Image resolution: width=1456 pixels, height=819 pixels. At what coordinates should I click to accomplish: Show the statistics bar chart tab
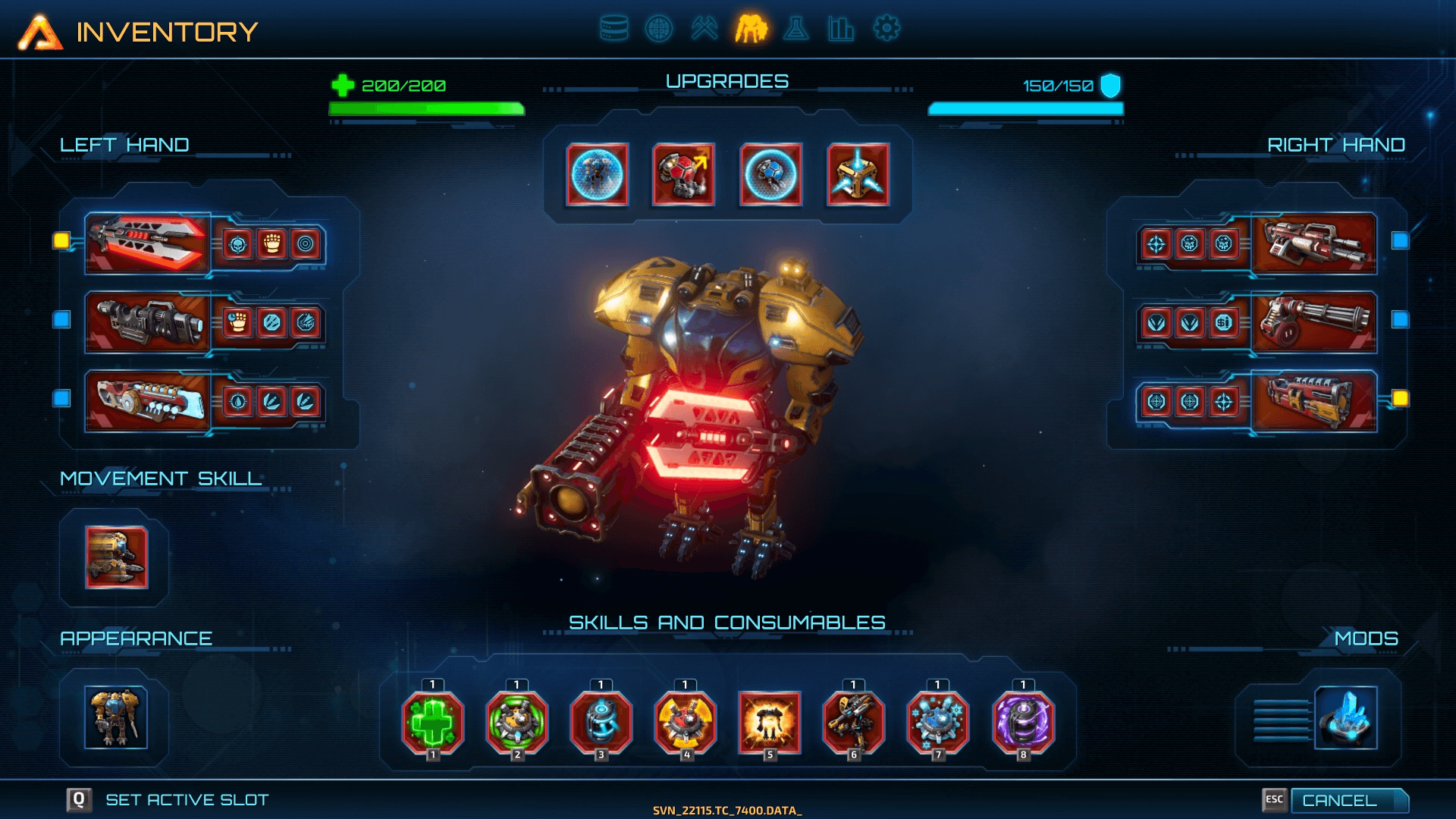click(840, 29)
